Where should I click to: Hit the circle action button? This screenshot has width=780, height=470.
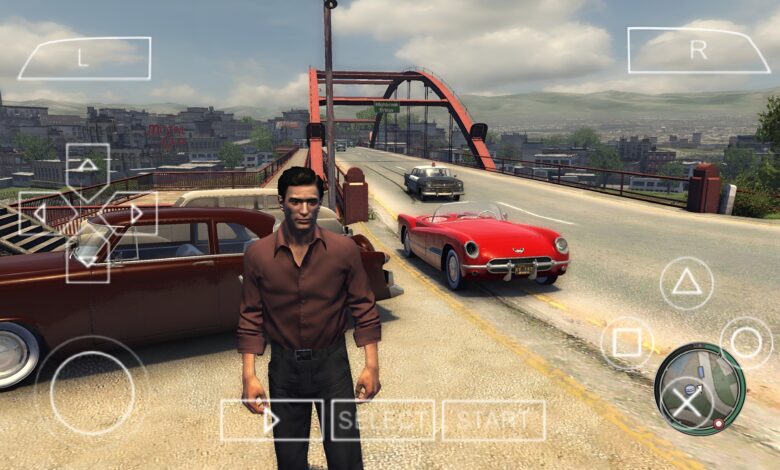click(x=746, y=343)
